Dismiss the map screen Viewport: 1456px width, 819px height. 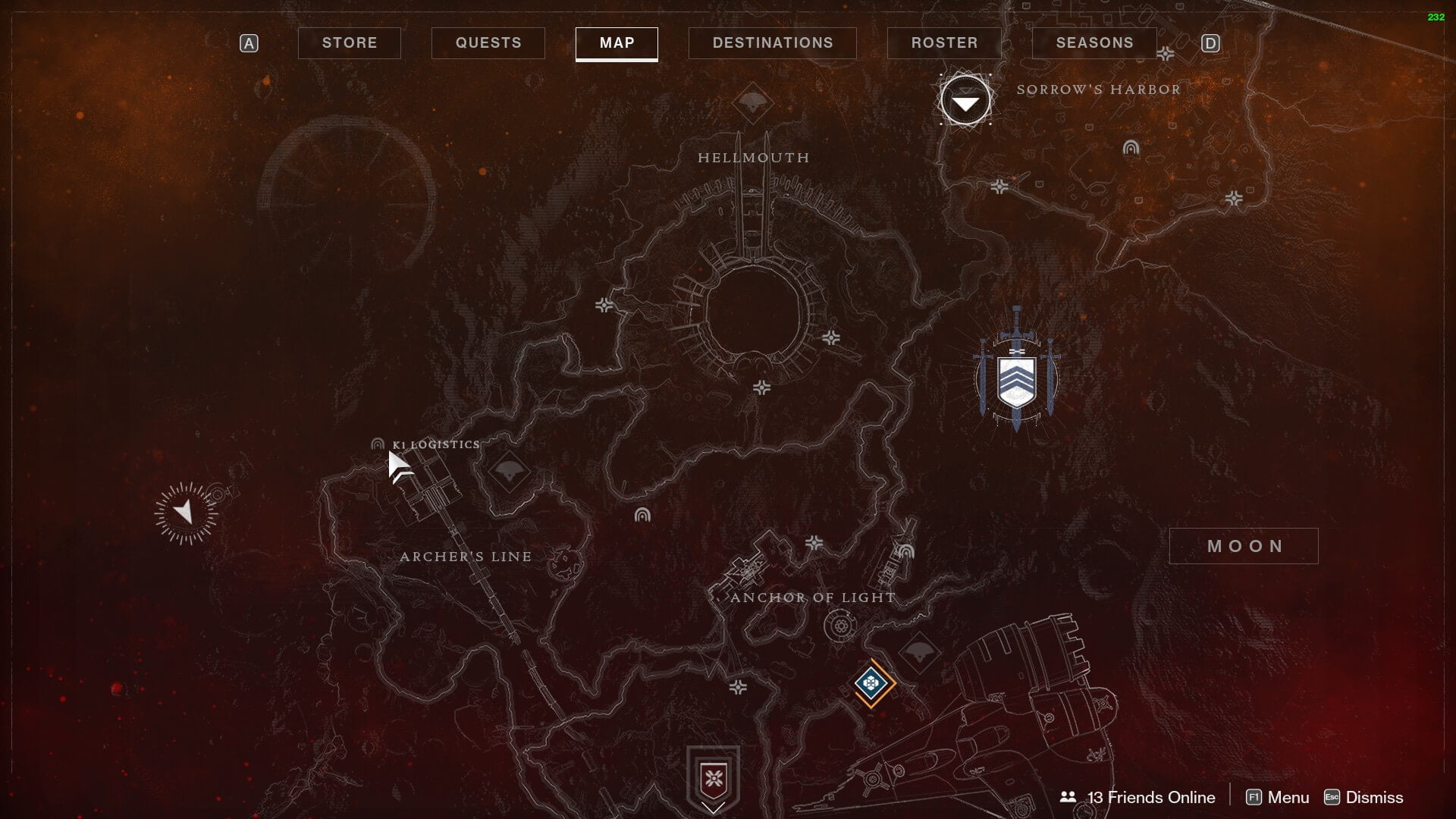(x=1363, y=797)
